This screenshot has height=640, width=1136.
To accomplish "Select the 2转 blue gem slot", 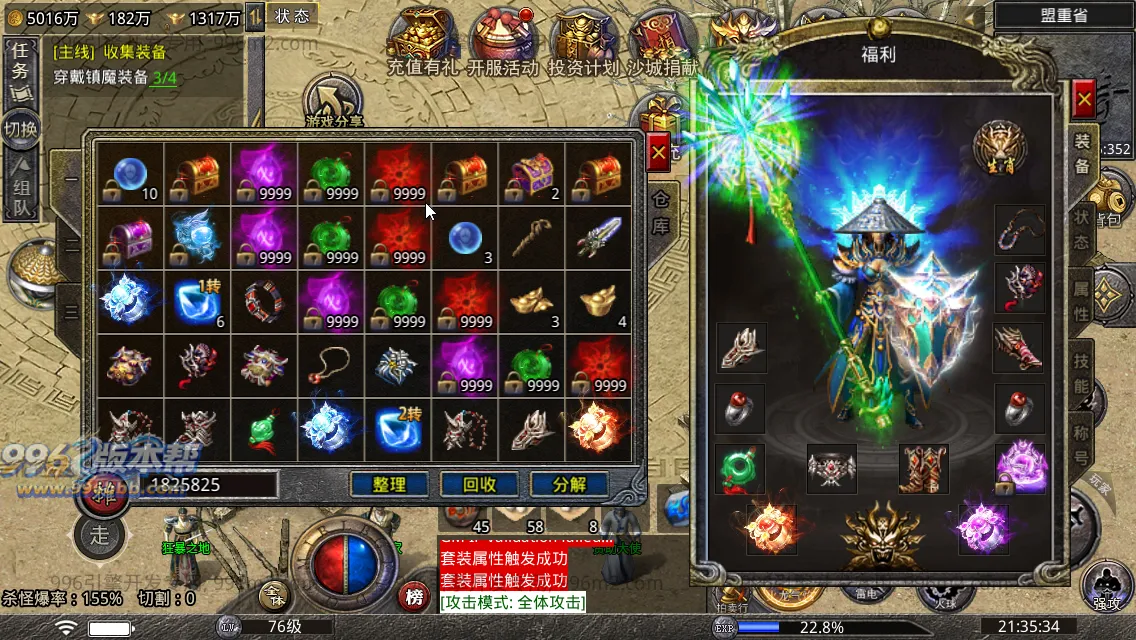I will pos(397,428).
